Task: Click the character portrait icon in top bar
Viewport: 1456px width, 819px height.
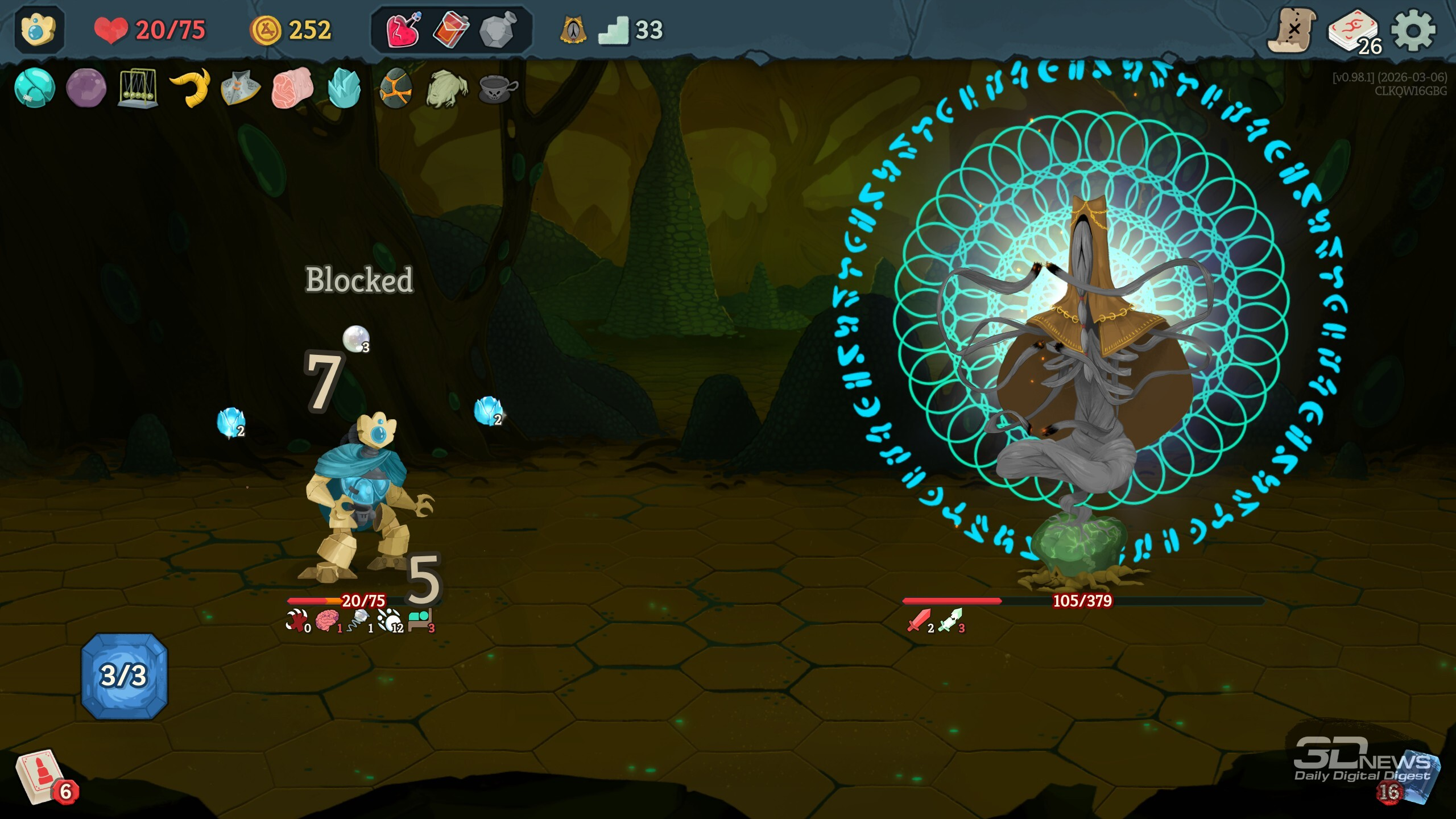Action: pos(38,30)
